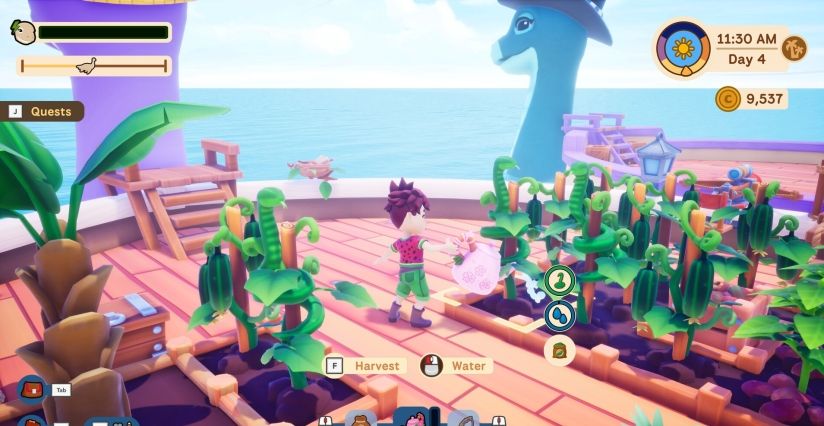Click the player portrait avatar icon
824x426 pixels.
pos(23,32)
